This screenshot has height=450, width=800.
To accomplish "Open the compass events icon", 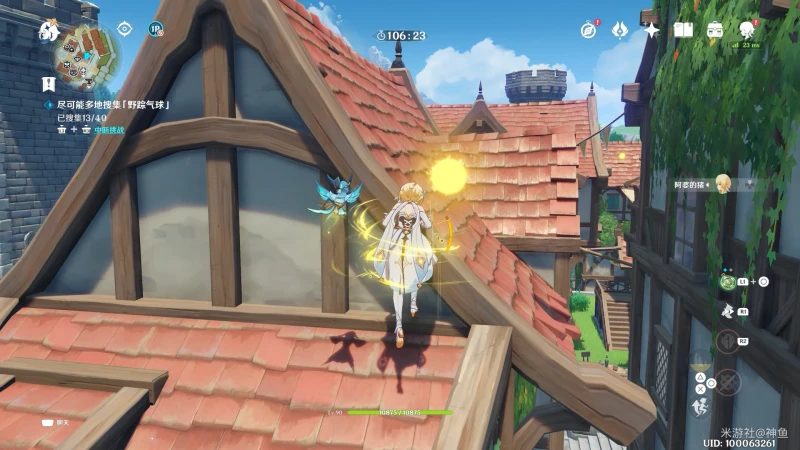I will 588,30.
